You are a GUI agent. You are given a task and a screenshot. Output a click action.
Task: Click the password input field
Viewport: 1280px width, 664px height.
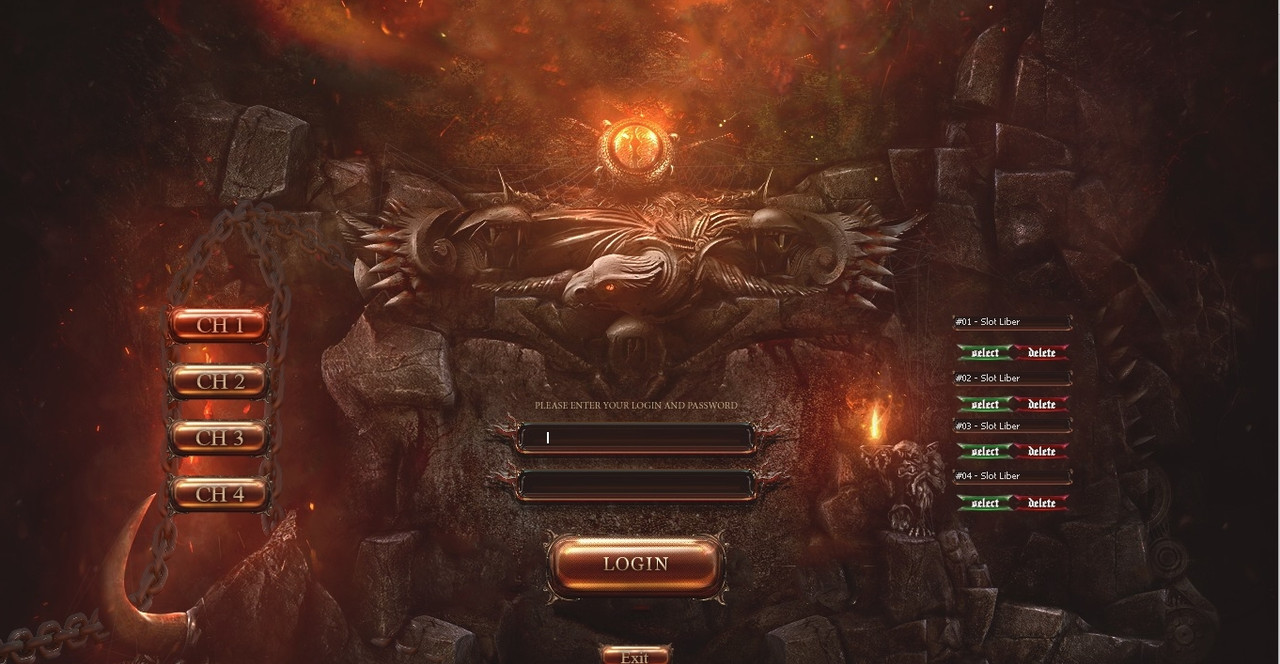point(636,485)
